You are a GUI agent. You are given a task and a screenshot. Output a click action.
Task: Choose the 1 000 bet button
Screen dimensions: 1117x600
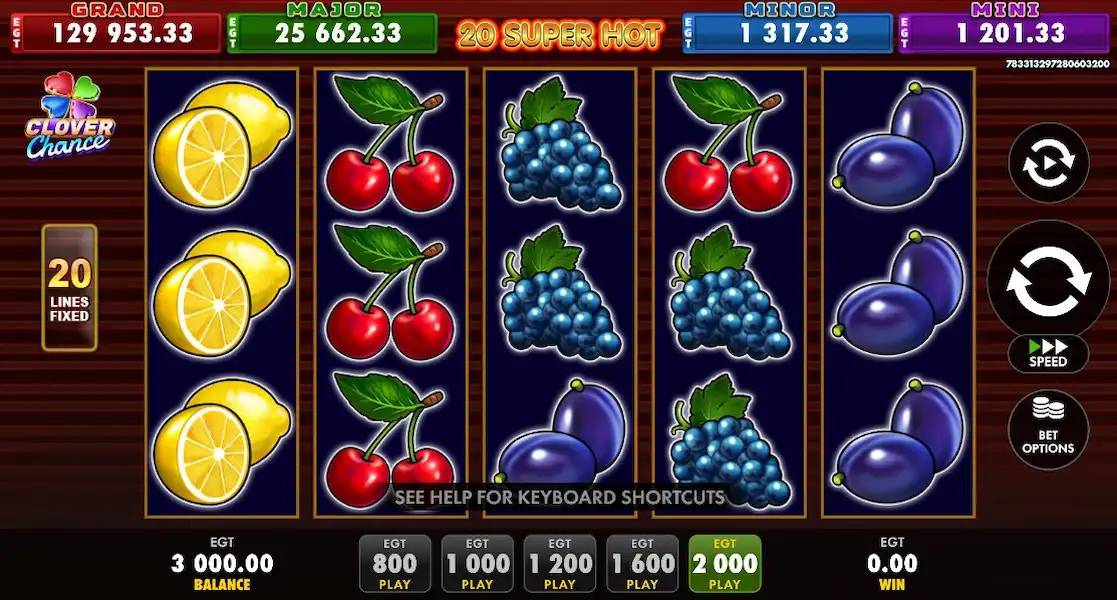477,564
